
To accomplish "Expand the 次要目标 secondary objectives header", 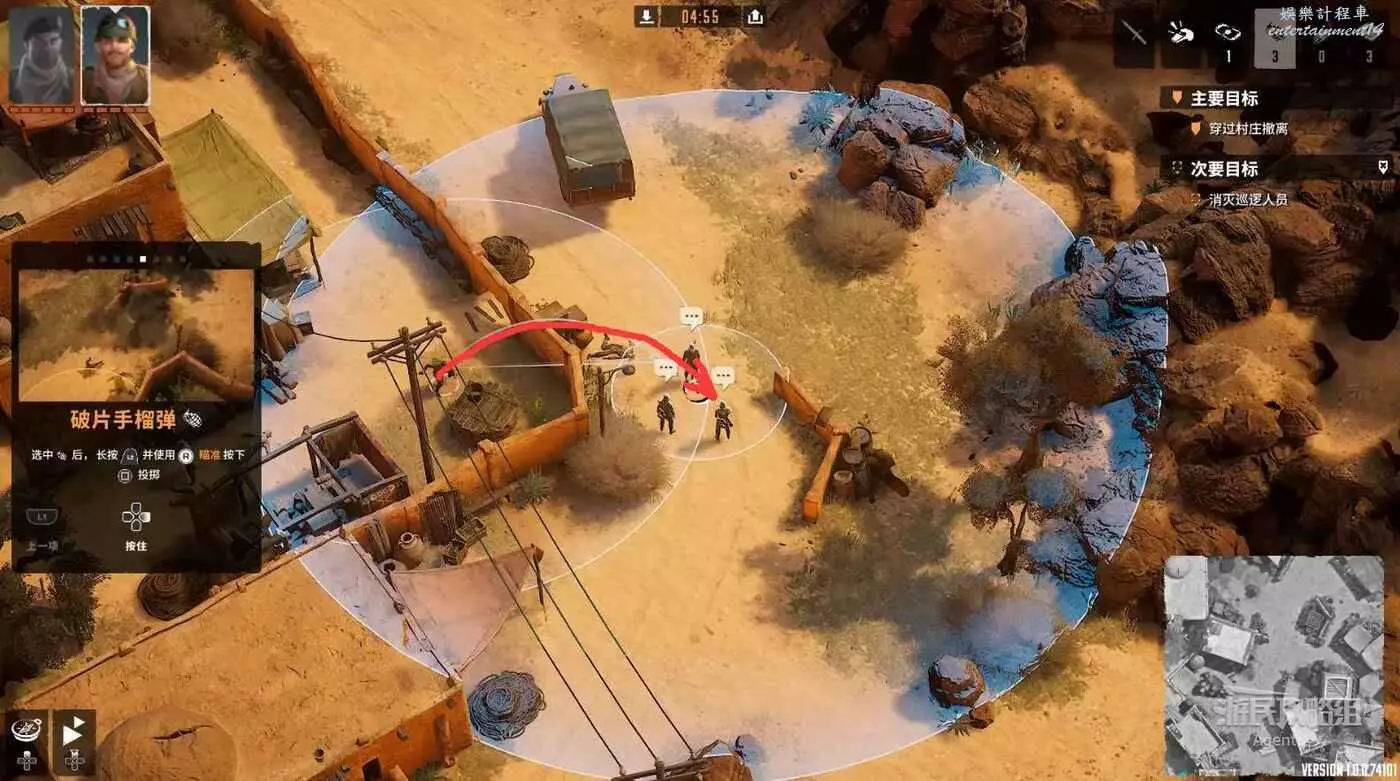I will 1224,168.
